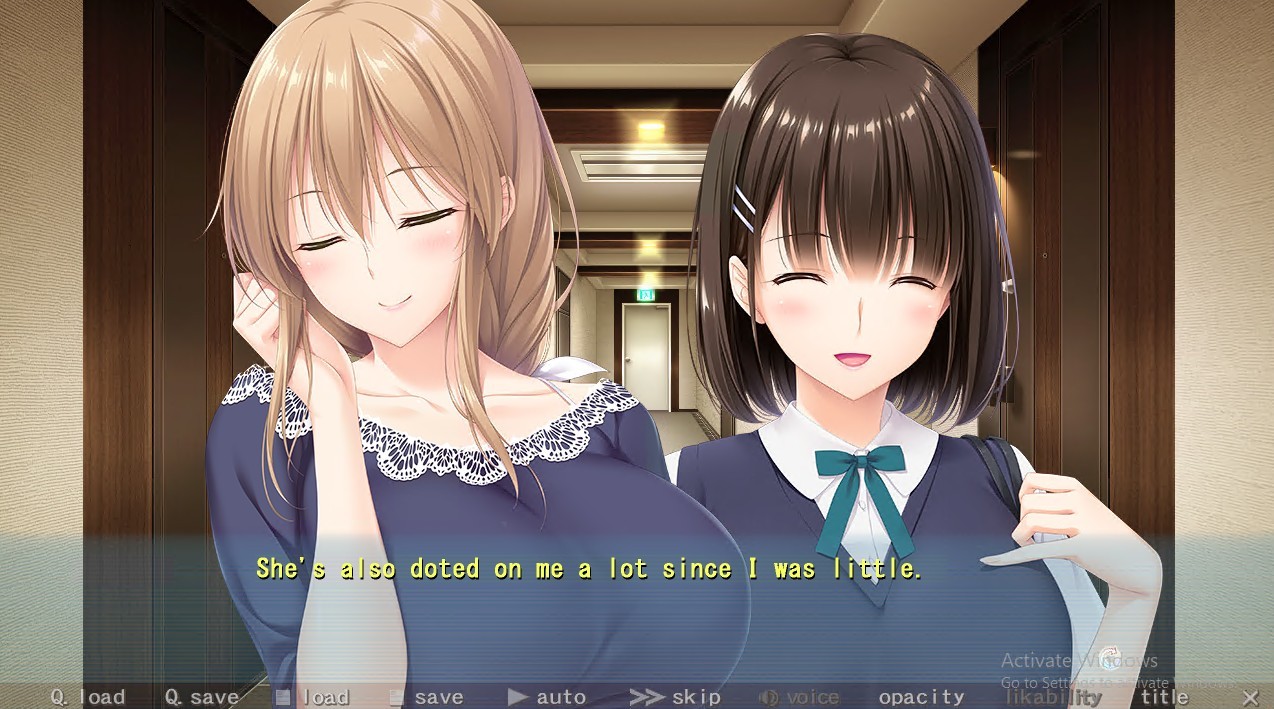Open the Q. load quick load button
Image resolution: width=1274 pixels, height=709 pixels.
[88, 697]
